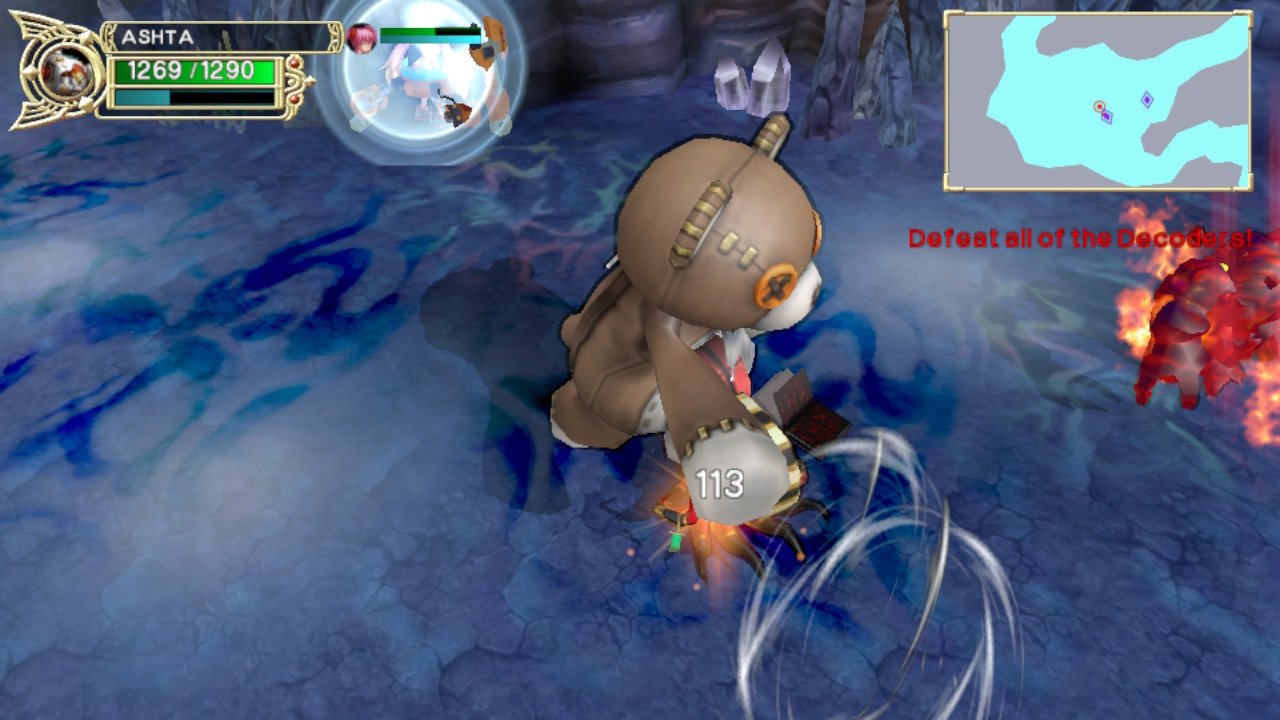Click the red player marker on the minimap
Image resolution: width=1280 pixels, height=720 pixels.
(x=1099, y=106)
